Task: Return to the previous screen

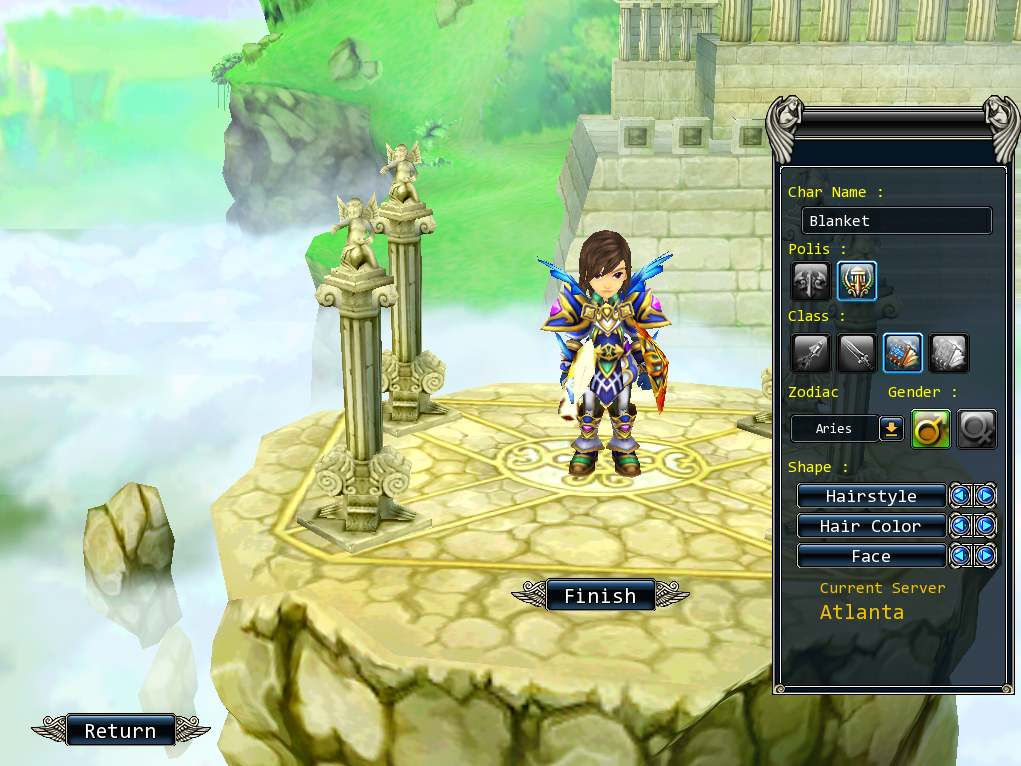Action: coord(120,731)
